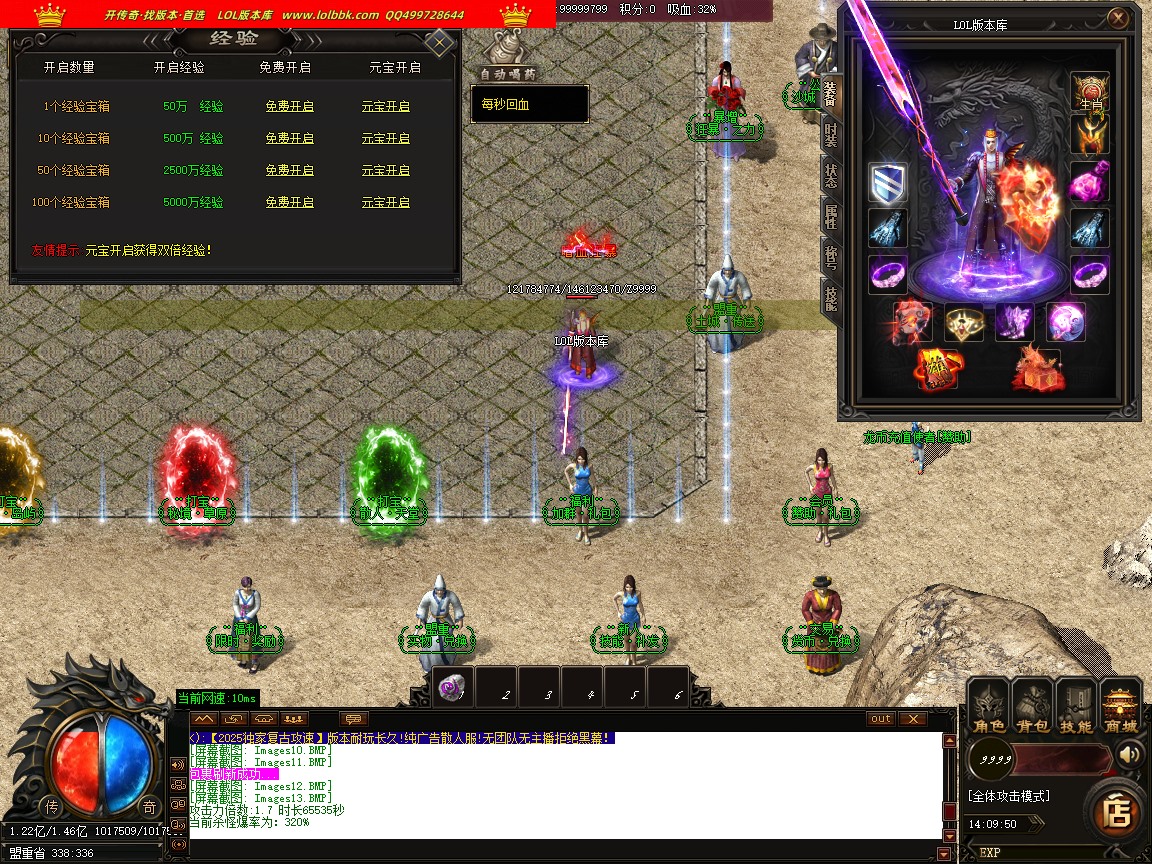
Task: Toggle the sound speaker button
Action: click(1131, 754)
